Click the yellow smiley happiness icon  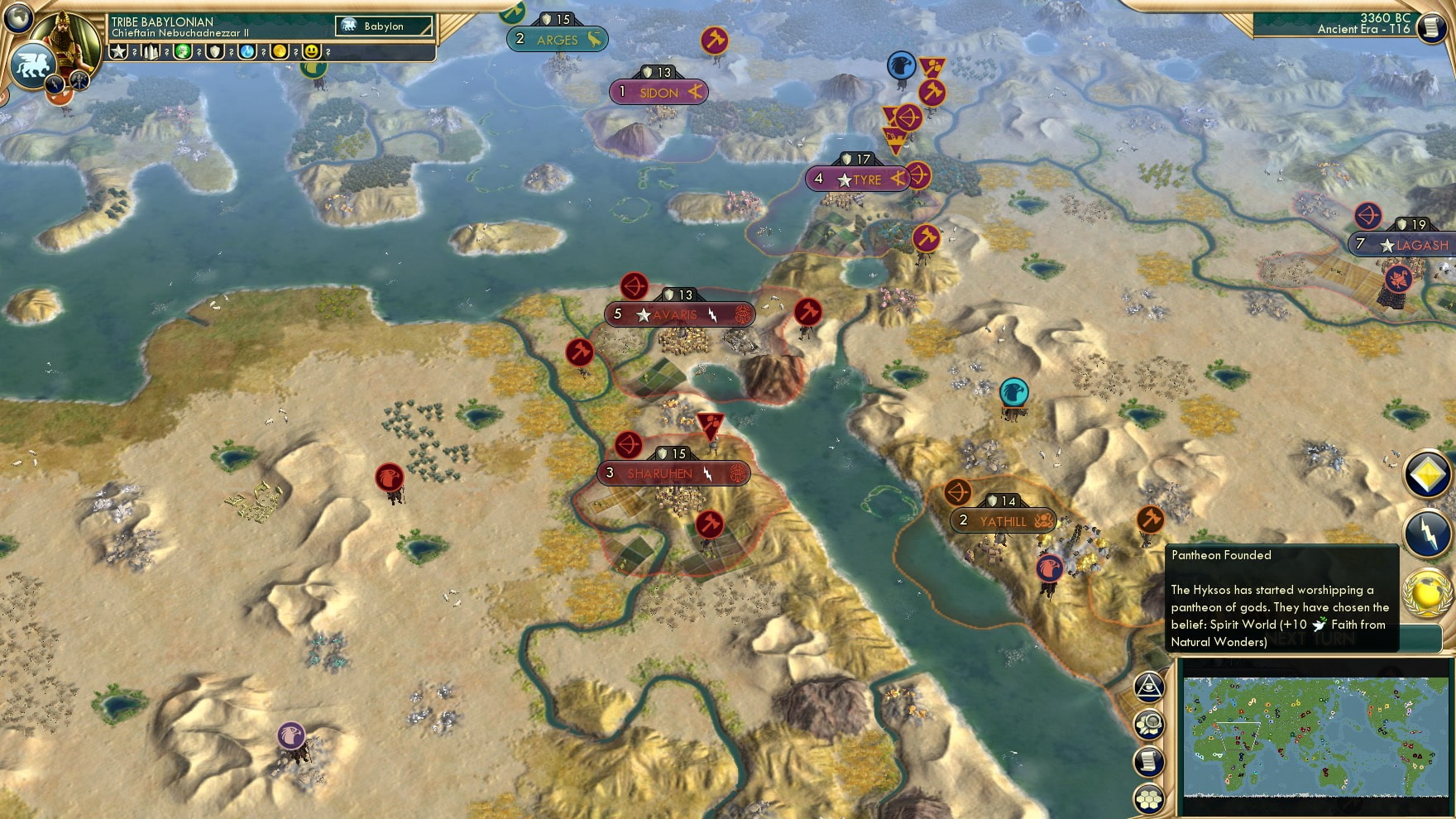[x=312, y=52]
